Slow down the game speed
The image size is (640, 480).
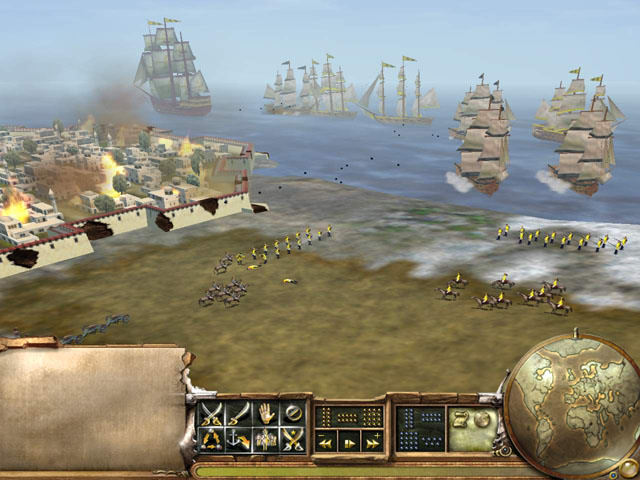326,442
